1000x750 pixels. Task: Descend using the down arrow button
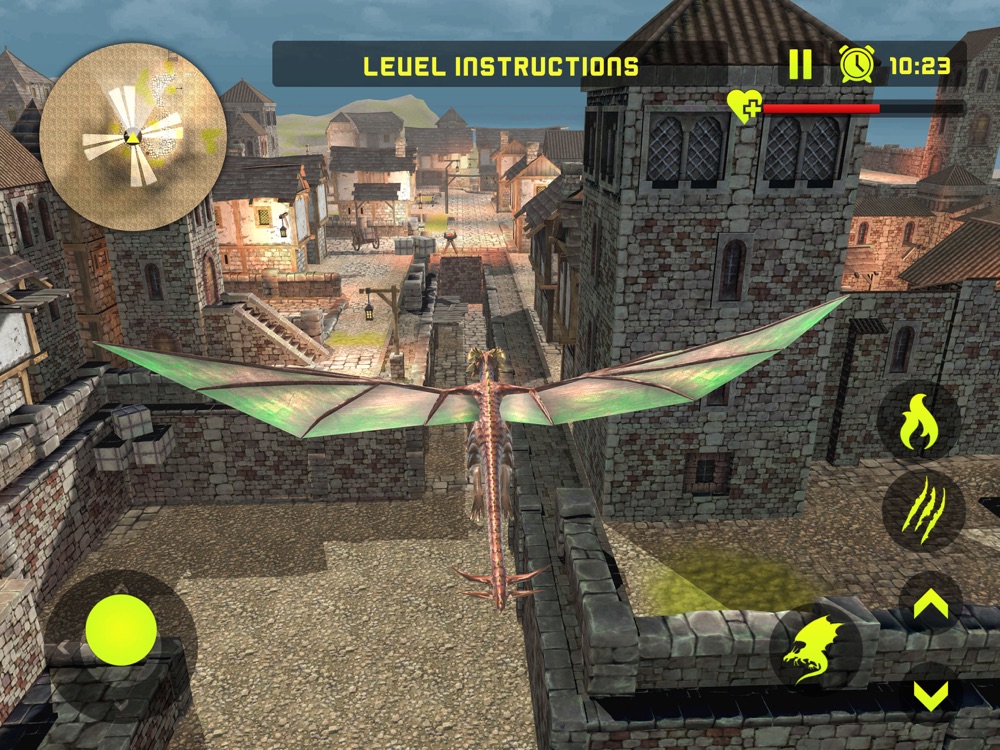(x=930, y=695)
